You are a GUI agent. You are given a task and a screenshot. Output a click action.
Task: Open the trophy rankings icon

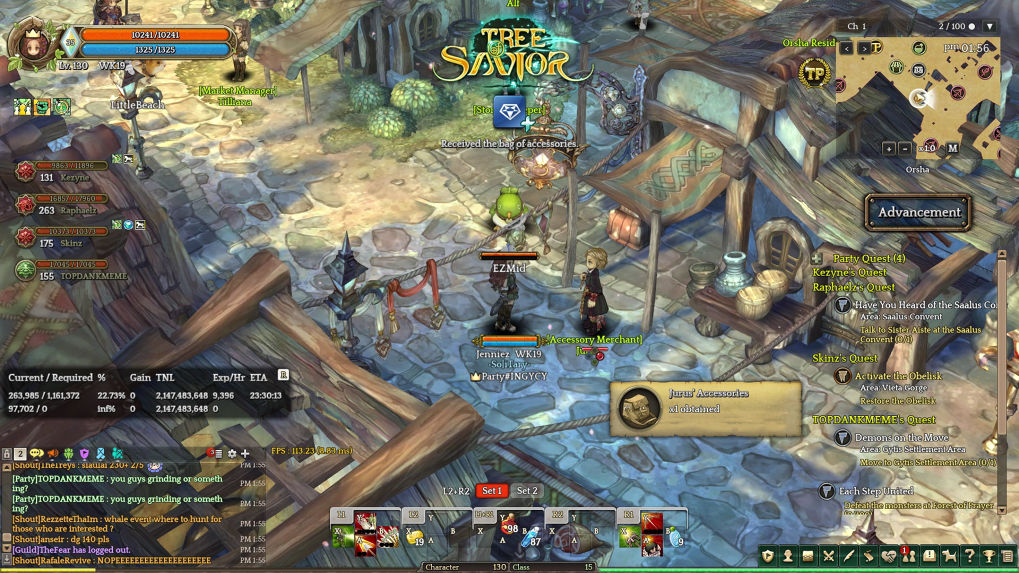(989, 556)
